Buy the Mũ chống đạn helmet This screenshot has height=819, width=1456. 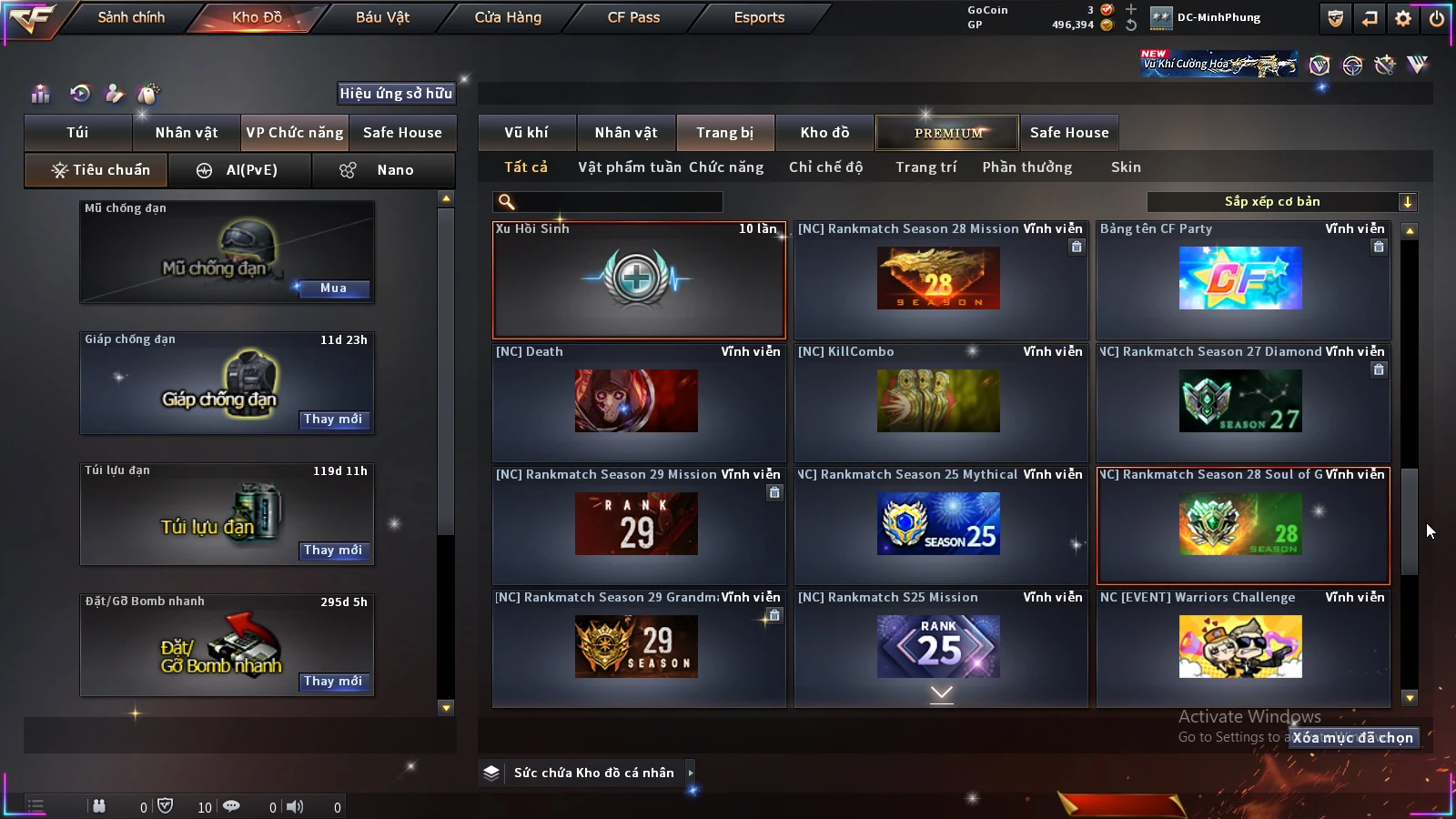(x=333, y=288)
